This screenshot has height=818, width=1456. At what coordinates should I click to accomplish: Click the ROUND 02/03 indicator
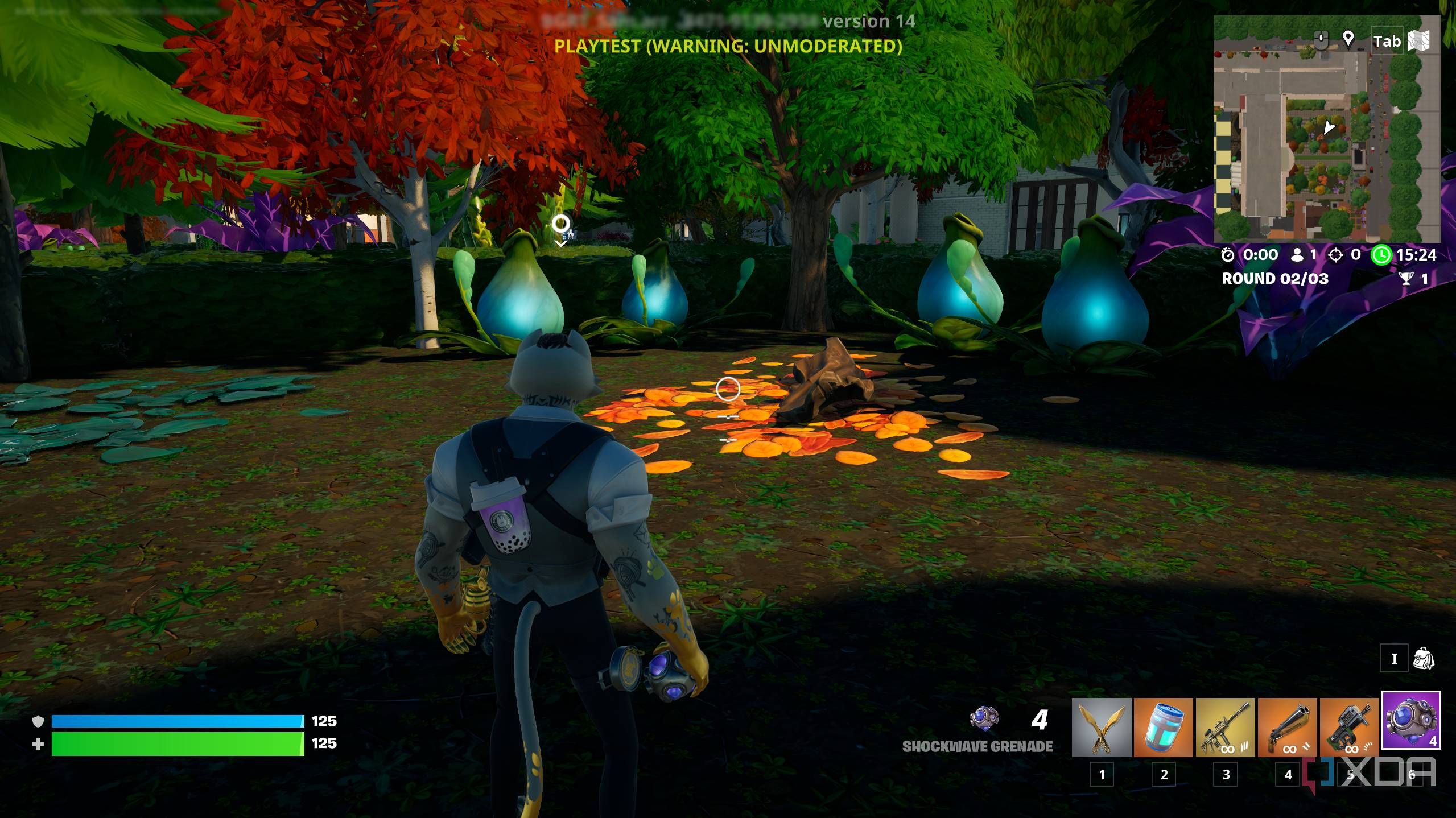(x=1275, y=277)
